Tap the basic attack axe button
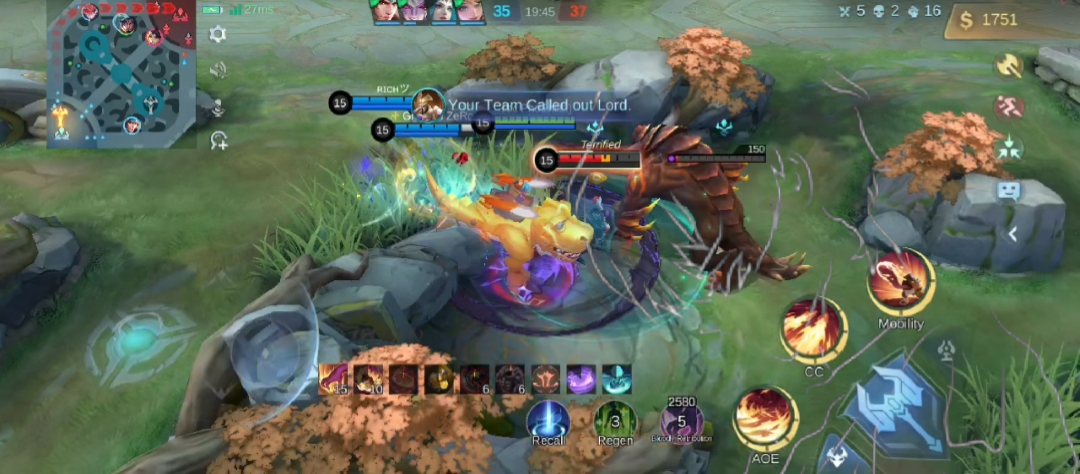Screen dimensions: 1080x474 [x=895, y=405]
